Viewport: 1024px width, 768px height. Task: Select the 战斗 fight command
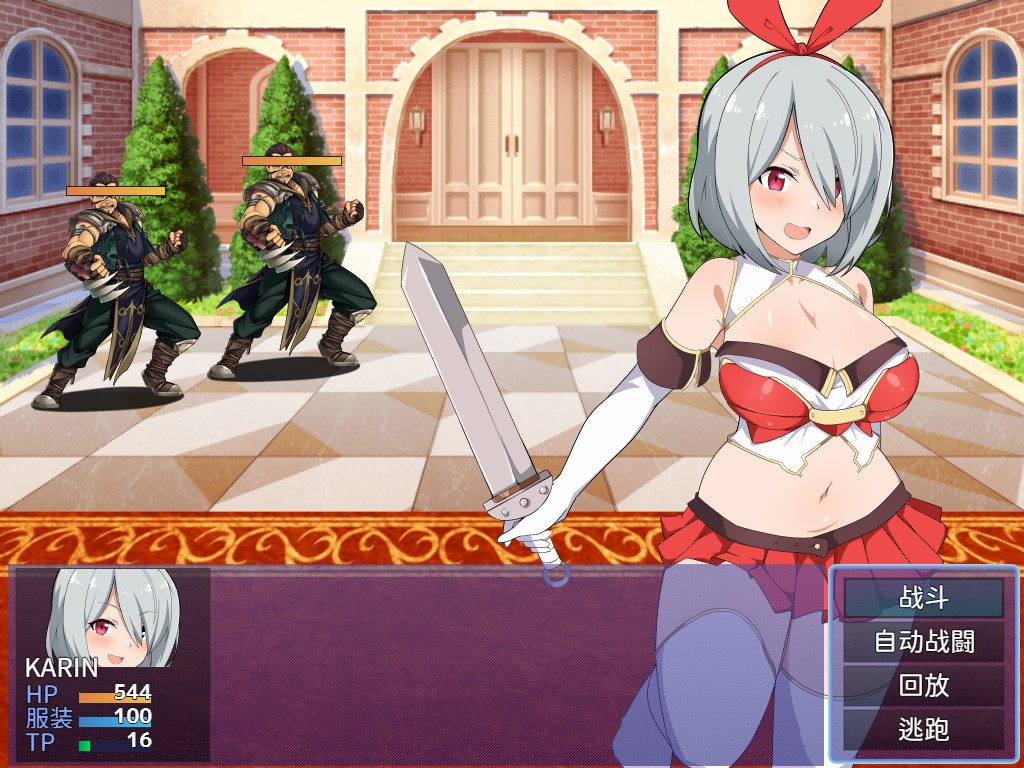(923, 598)
